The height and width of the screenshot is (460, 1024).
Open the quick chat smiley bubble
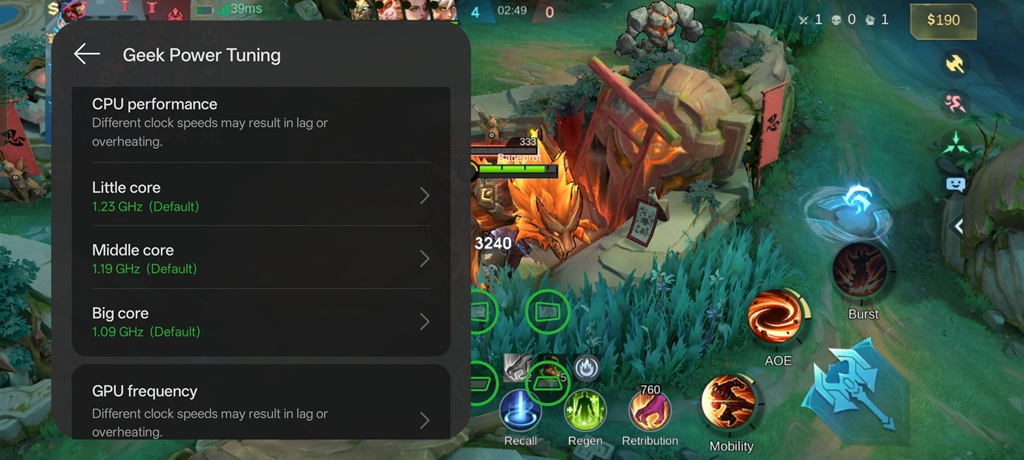[955, 184]
